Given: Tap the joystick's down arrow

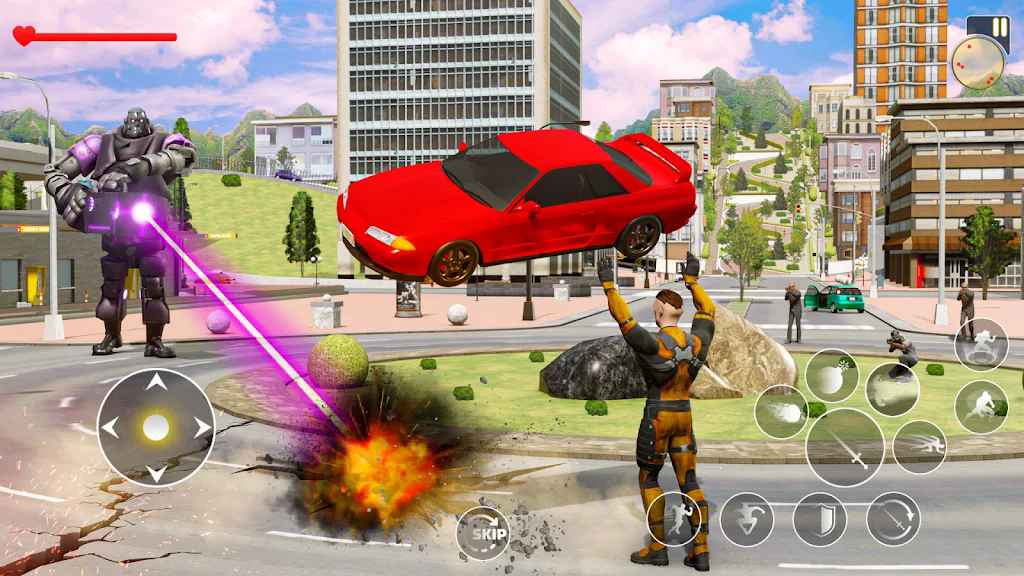Looking at the screenshot, I should [156, 473].
